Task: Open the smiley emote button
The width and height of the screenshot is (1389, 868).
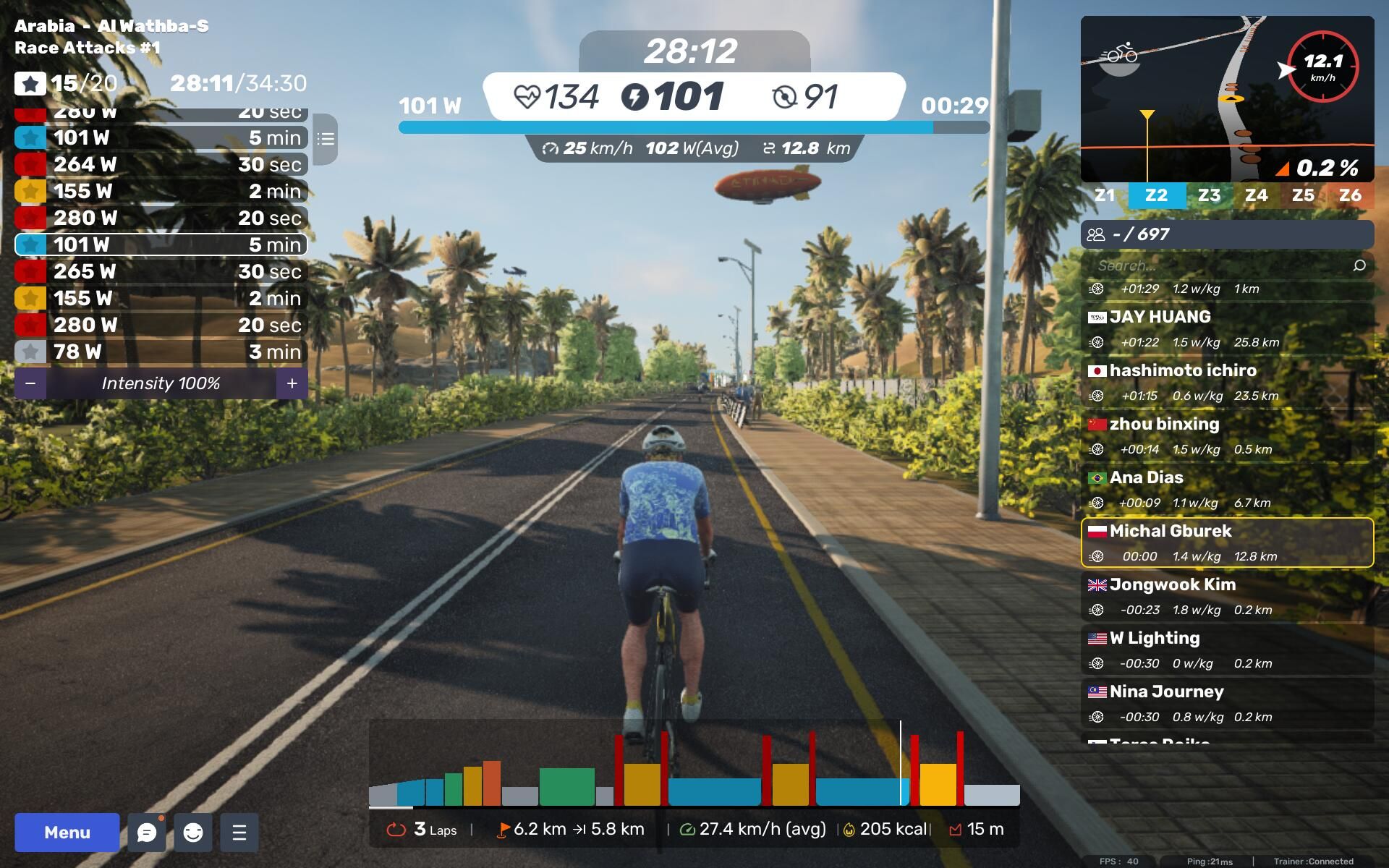Action: click(x=193, y=833)
